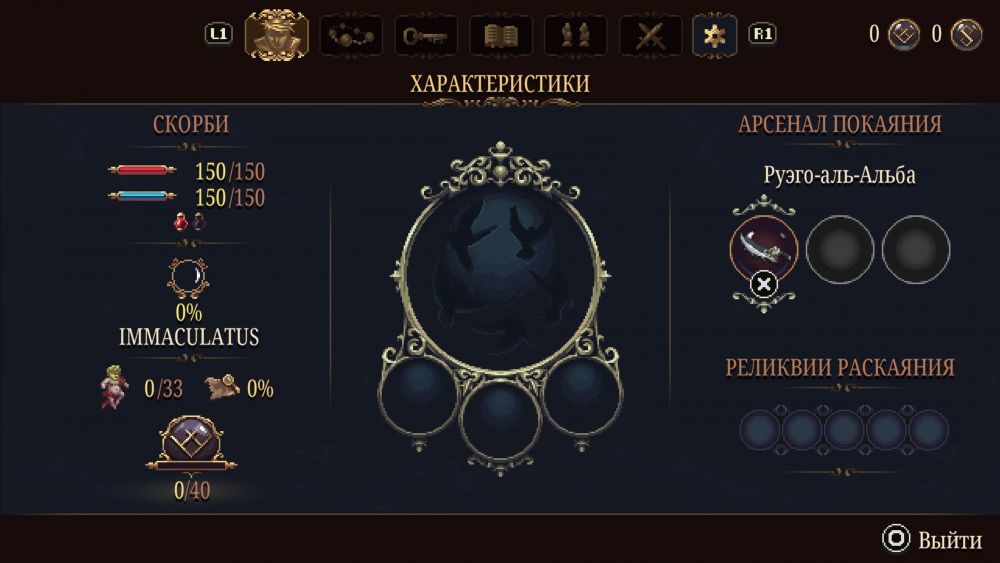This screenshot has width=1000, height=563.
Task: Select the guilt orb above IMMACULATUS
Action: pyautogui.click(x=190, y=277)
